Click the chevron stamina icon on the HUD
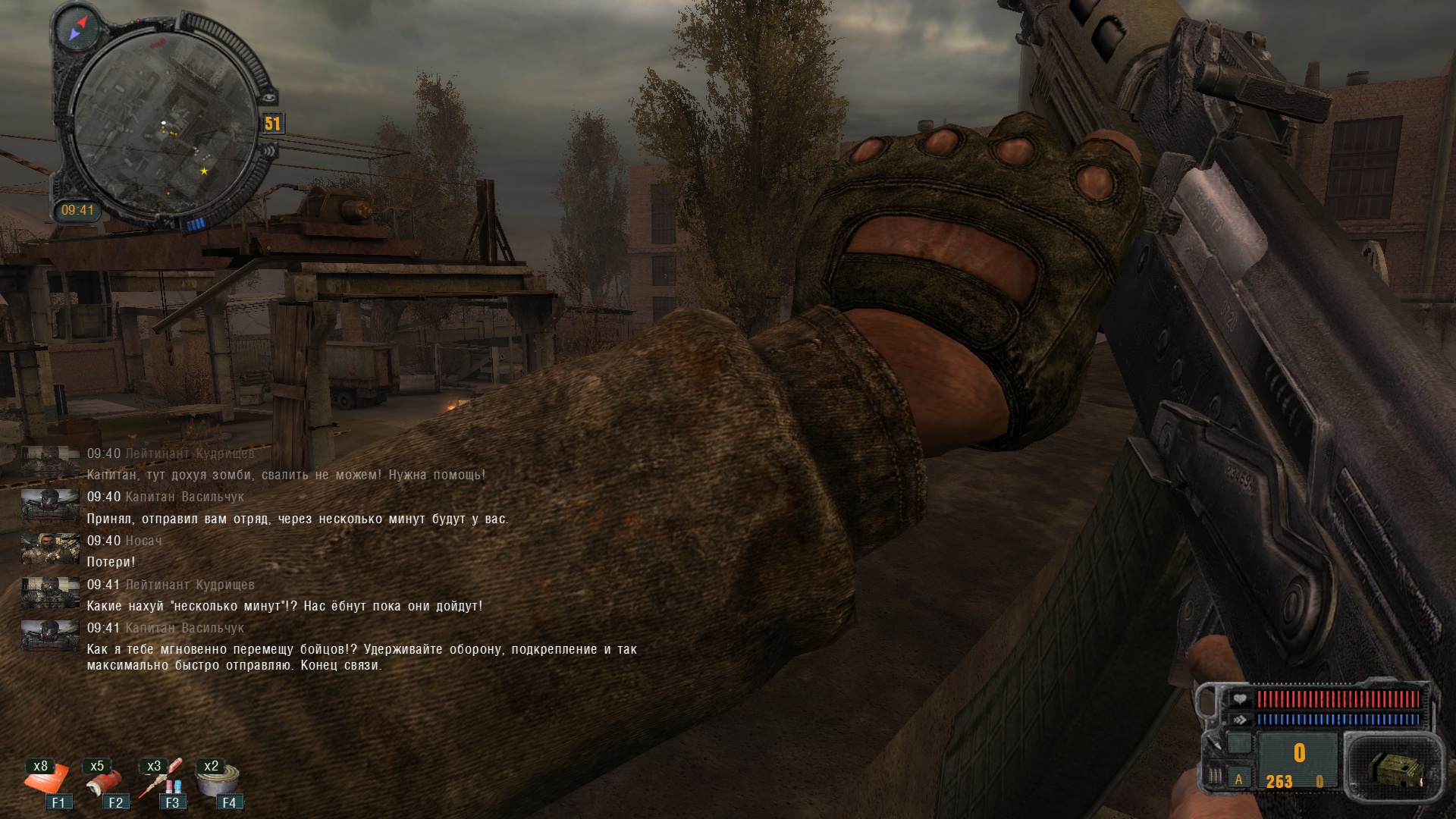Screen dimensions: 1456x819 click(1241, 720)
